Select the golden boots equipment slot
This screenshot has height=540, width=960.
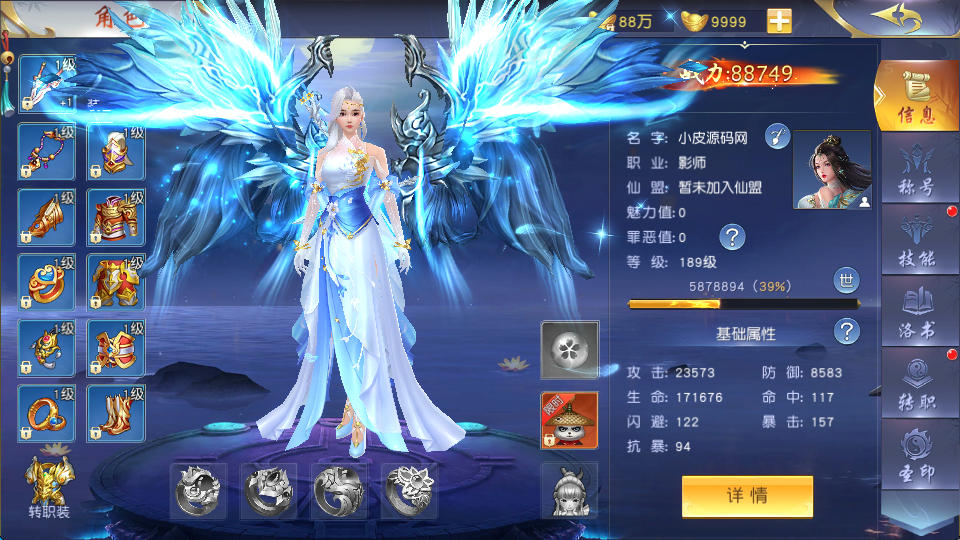click(116, 412)
